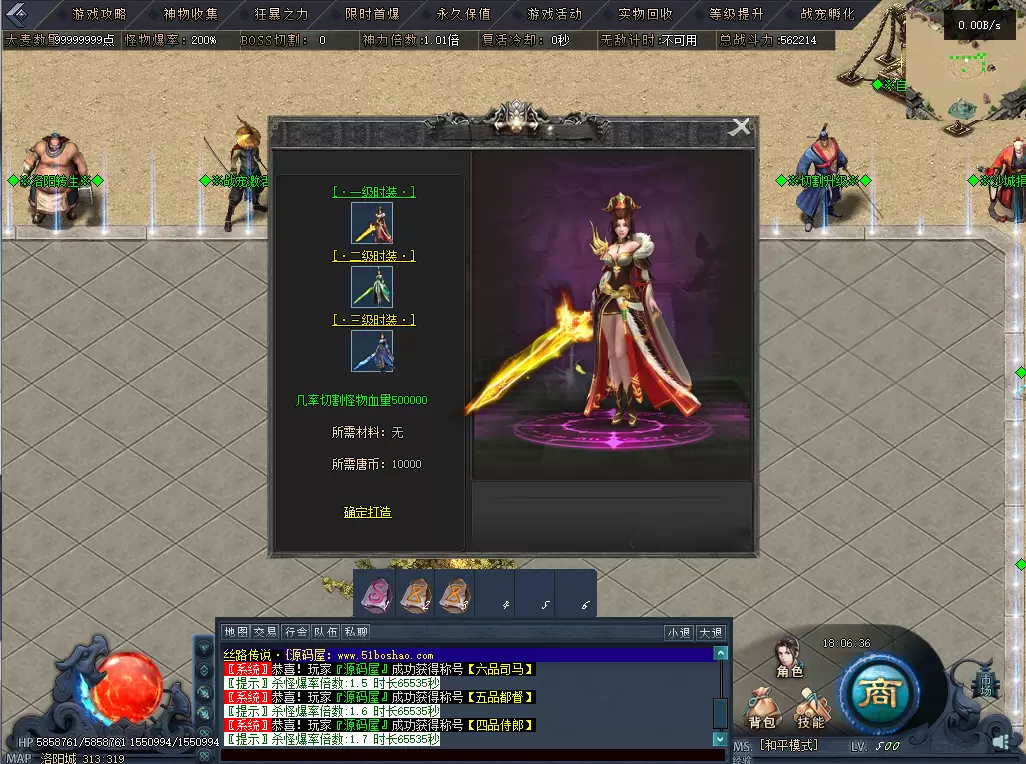
Task: Show the 狂暴之力 menu
Action: tap(282, 14)
